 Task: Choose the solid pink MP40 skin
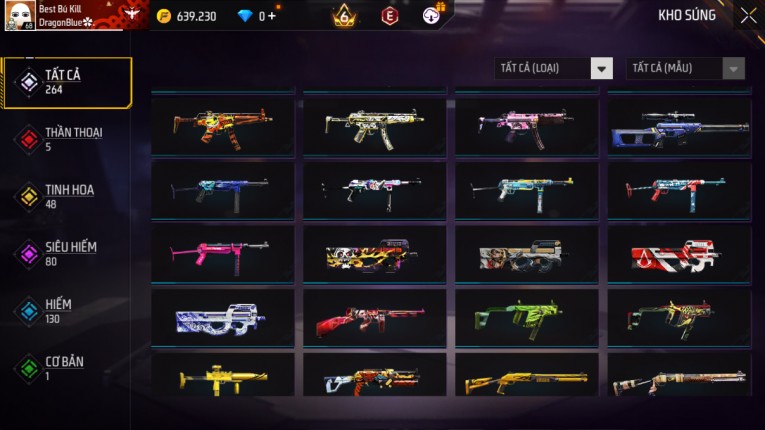point(222,253)
